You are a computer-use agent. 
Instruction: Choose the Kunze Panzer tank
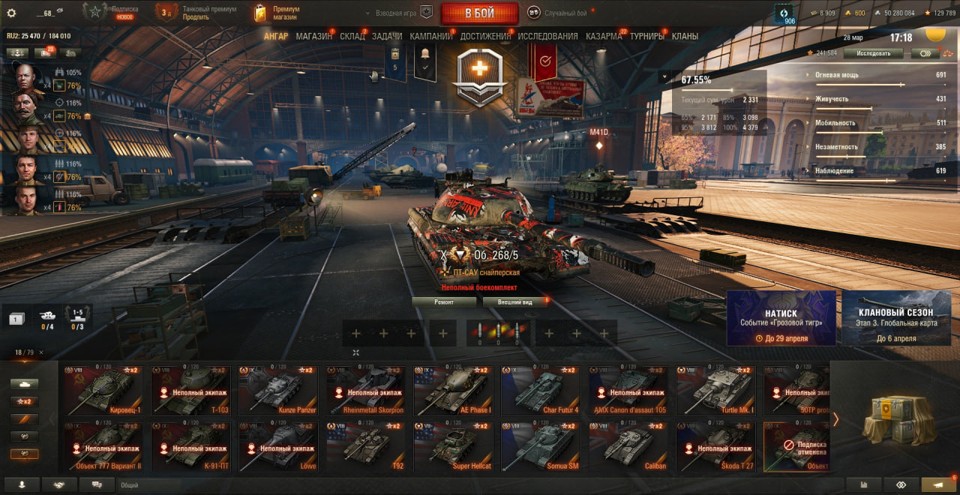275,389
